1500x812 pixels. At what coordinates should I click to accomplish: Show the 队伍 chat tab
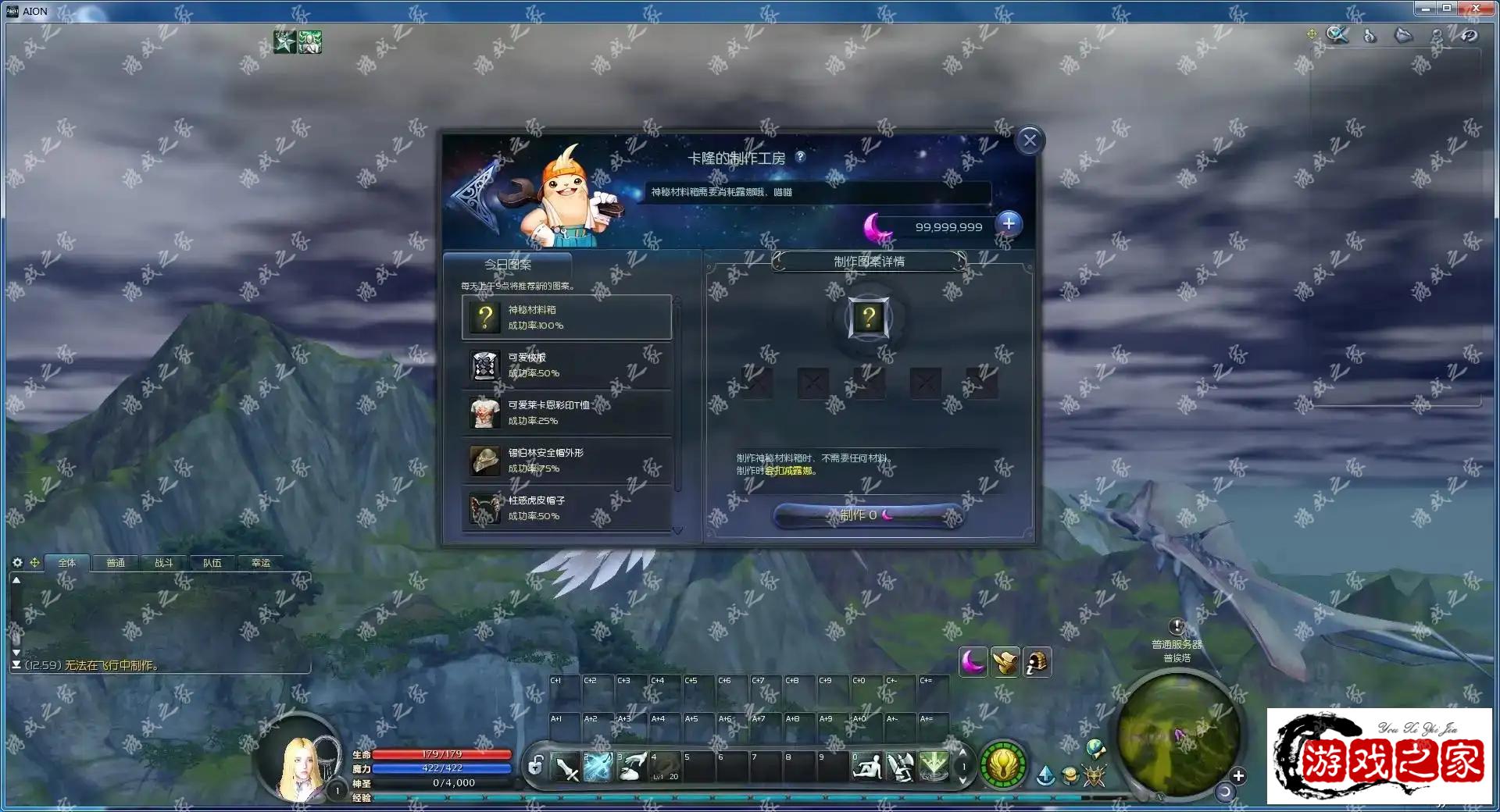pos(212,563)
